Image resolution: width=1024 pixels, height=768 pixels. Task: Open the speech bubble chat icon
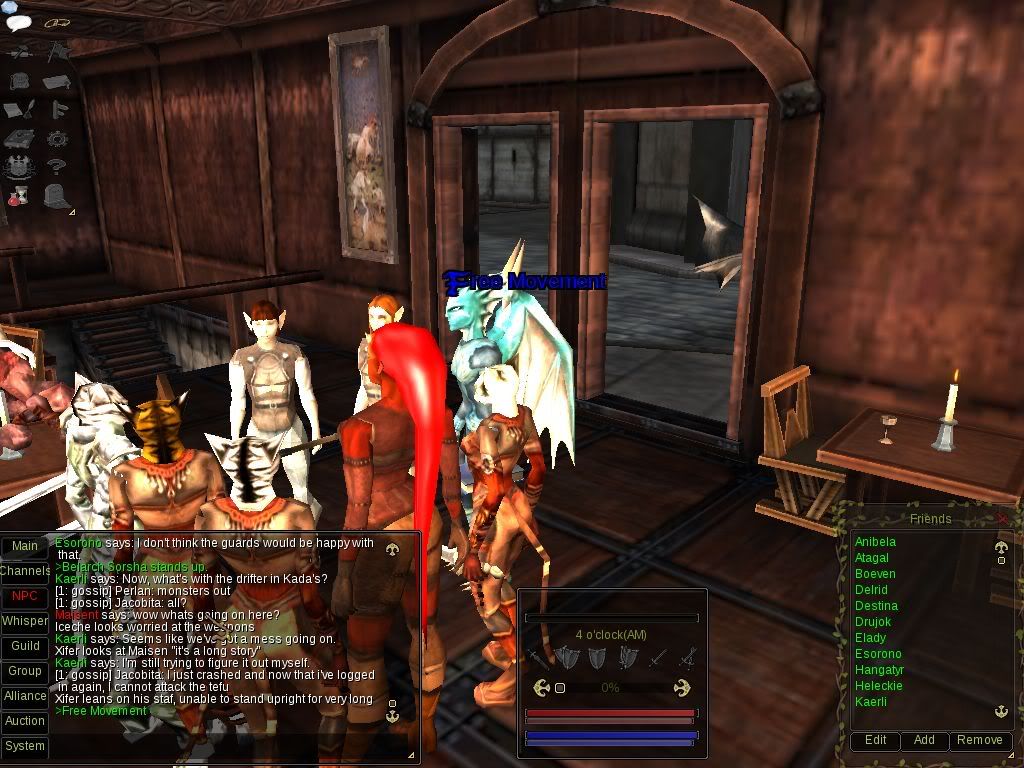(19, 22)
